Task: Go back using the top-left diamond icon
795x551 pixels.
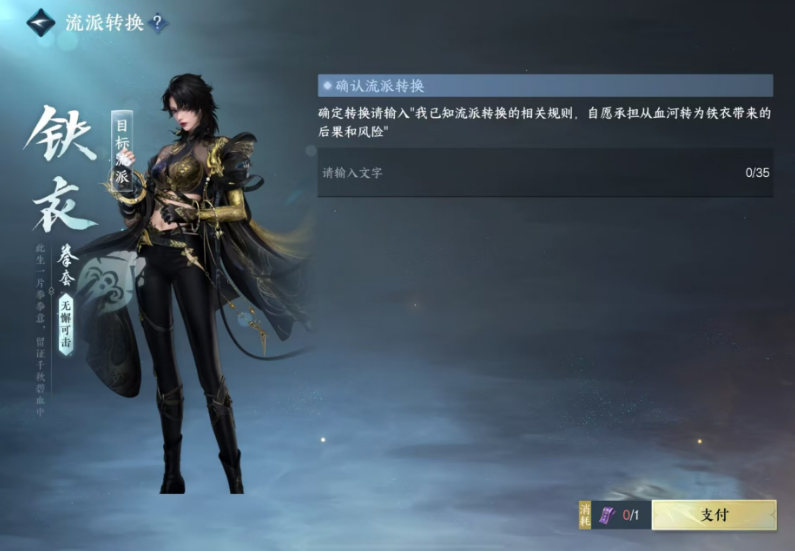Action: [x=41, y=22]
